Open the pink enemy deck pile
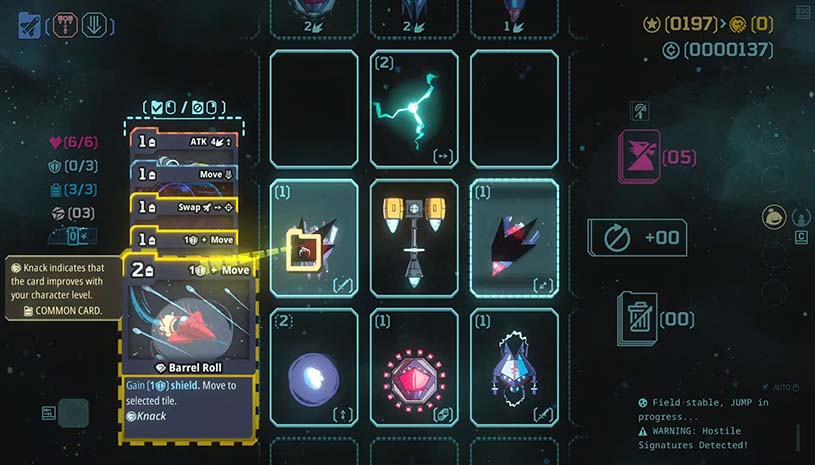This screenshot has height=465, width=815. click(641, 157)
